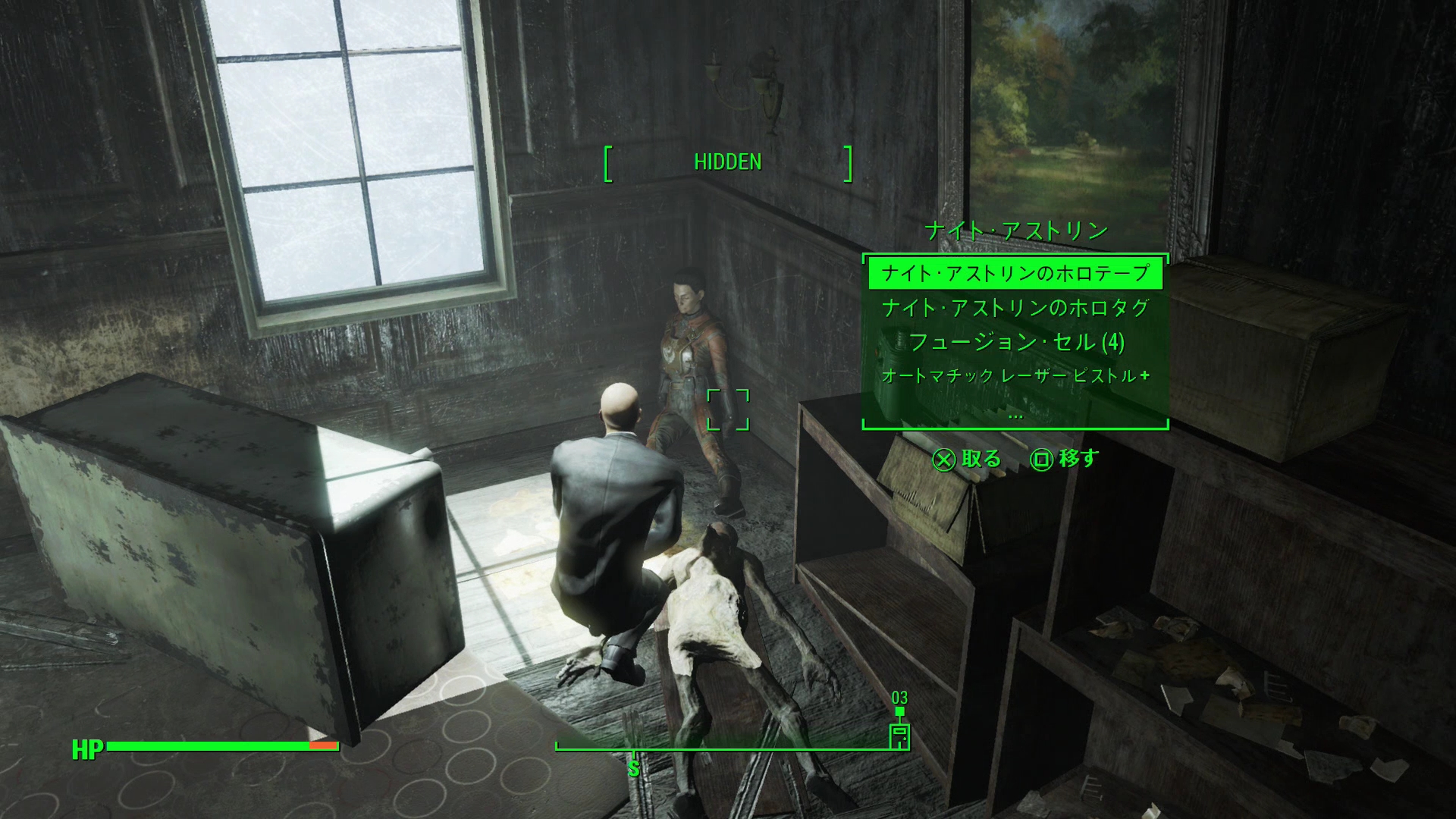
Task: Select ナイト・アストリンのホロテープ in loot list
Action: 1015,273
